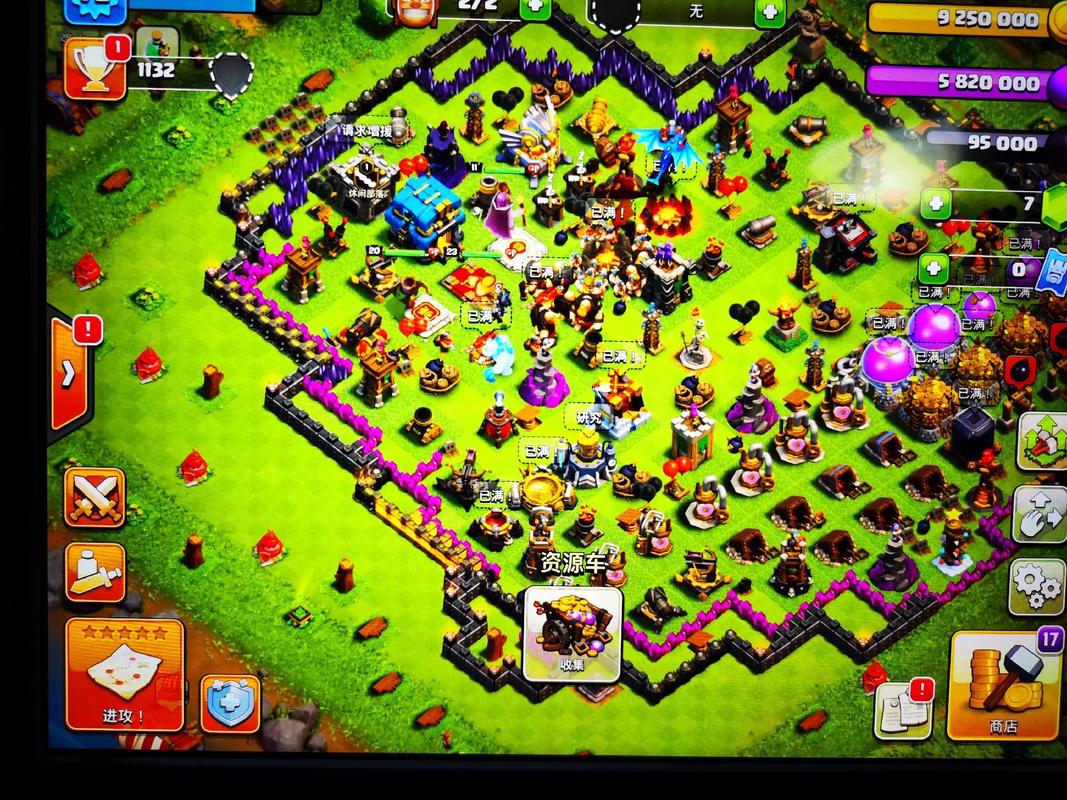Expand the side panel arrow tab
The image size is (1067, 800).
point(69,372)
